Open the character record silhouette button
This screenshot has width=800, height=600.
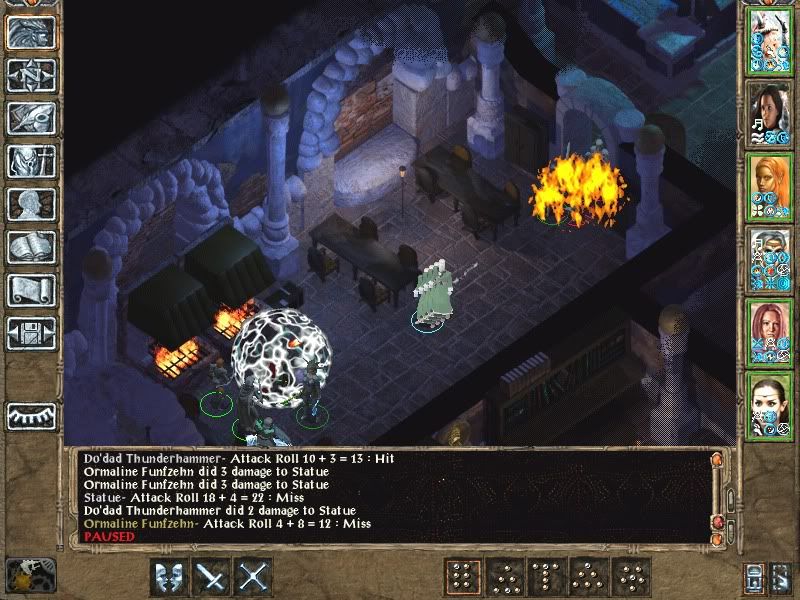[x=31, y=205]
